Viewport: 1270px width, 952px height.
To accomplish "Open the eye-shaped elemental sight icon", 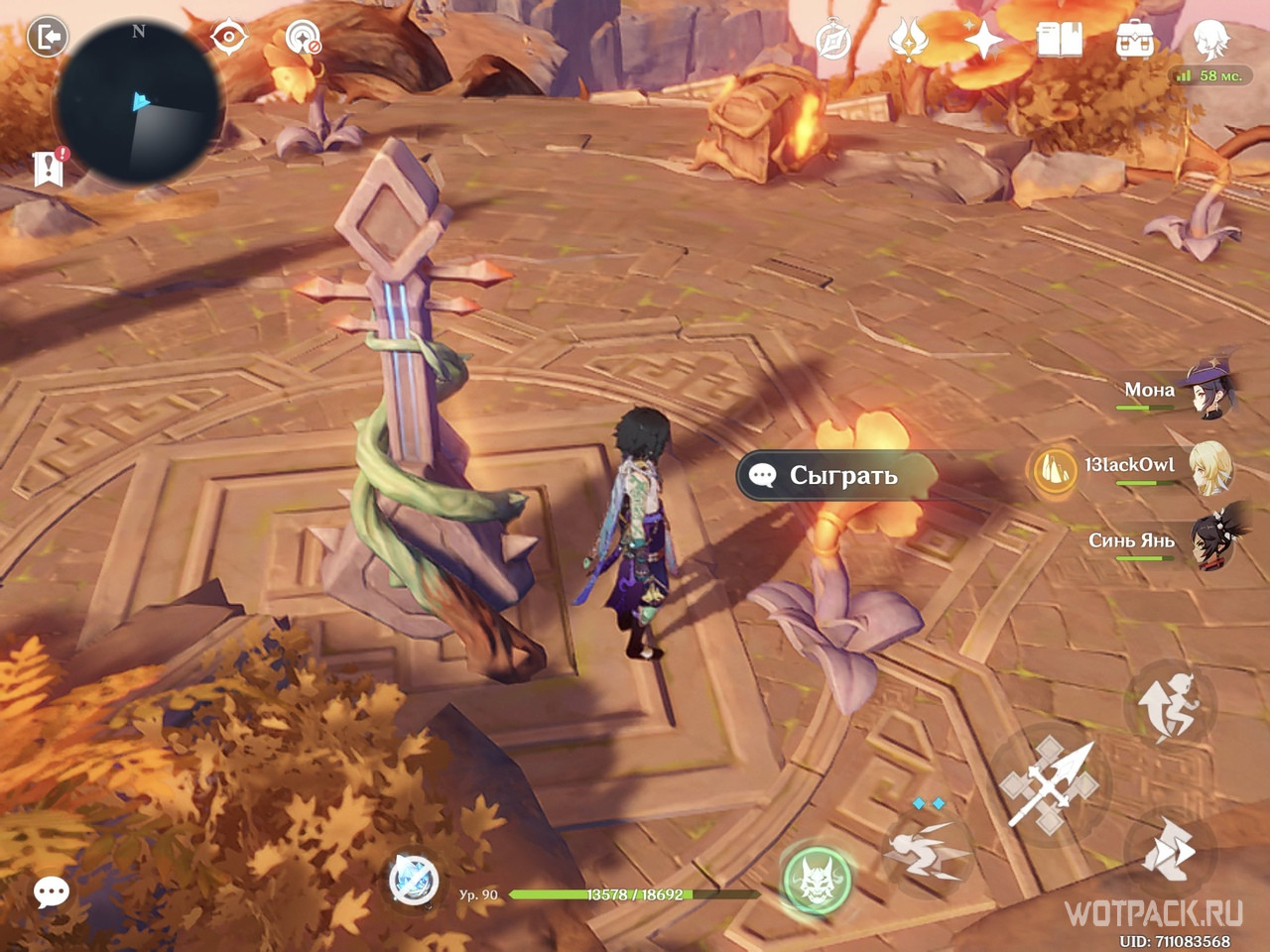I will (228, 39).
